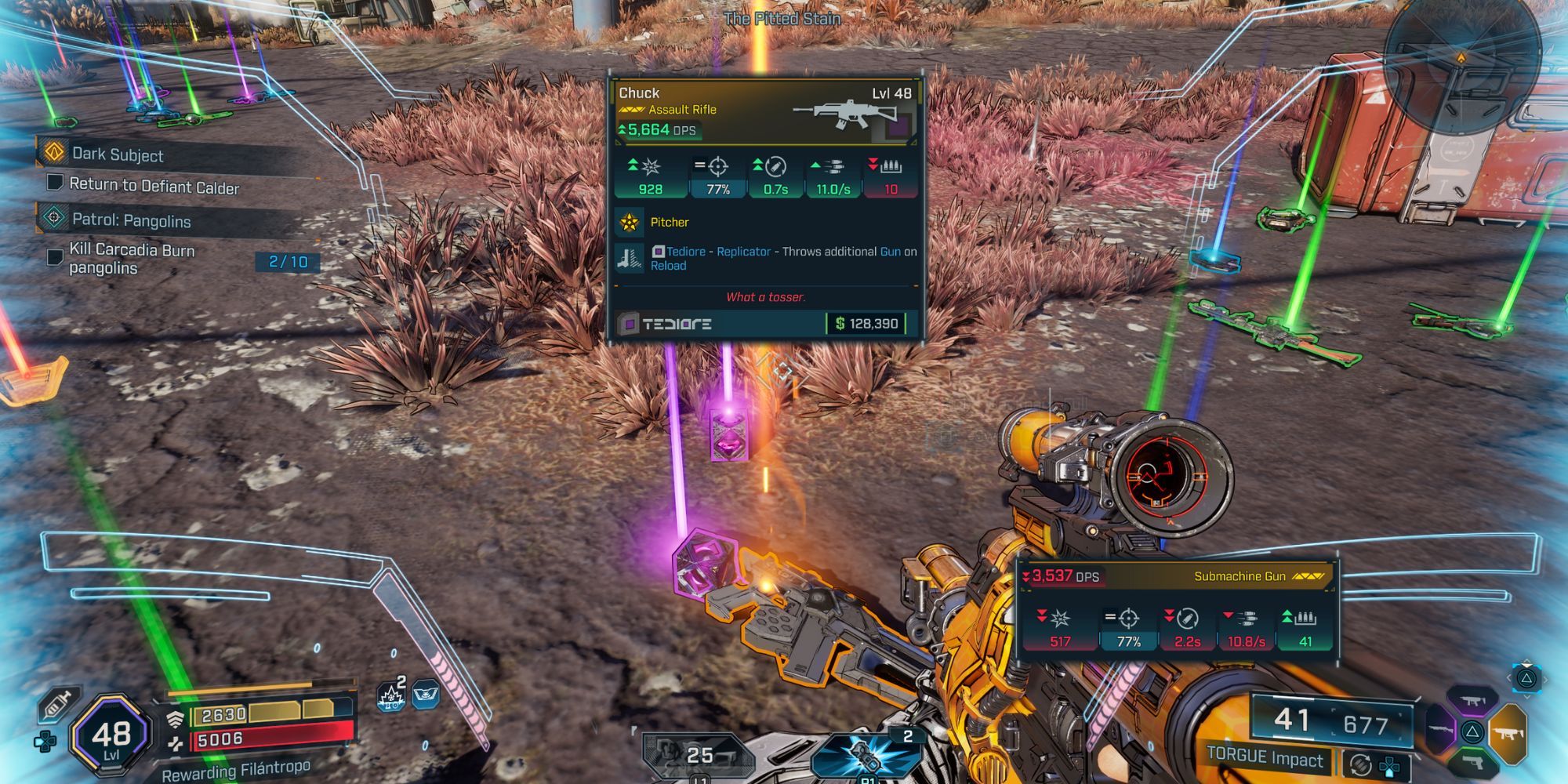The width and height of the screenshot is (1568, 784).
Task: Click the Tediore Replicator part icon
Action: pyautogui.click(x=629, y=258)
